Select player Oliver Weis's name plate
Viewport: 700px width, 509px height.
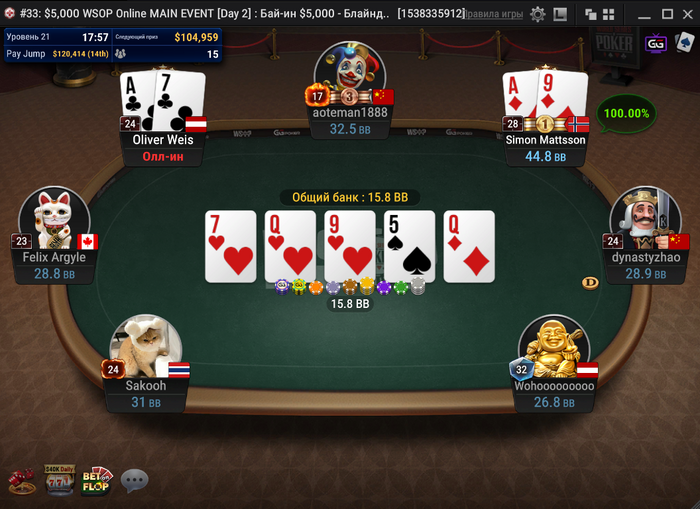(163, 140)
